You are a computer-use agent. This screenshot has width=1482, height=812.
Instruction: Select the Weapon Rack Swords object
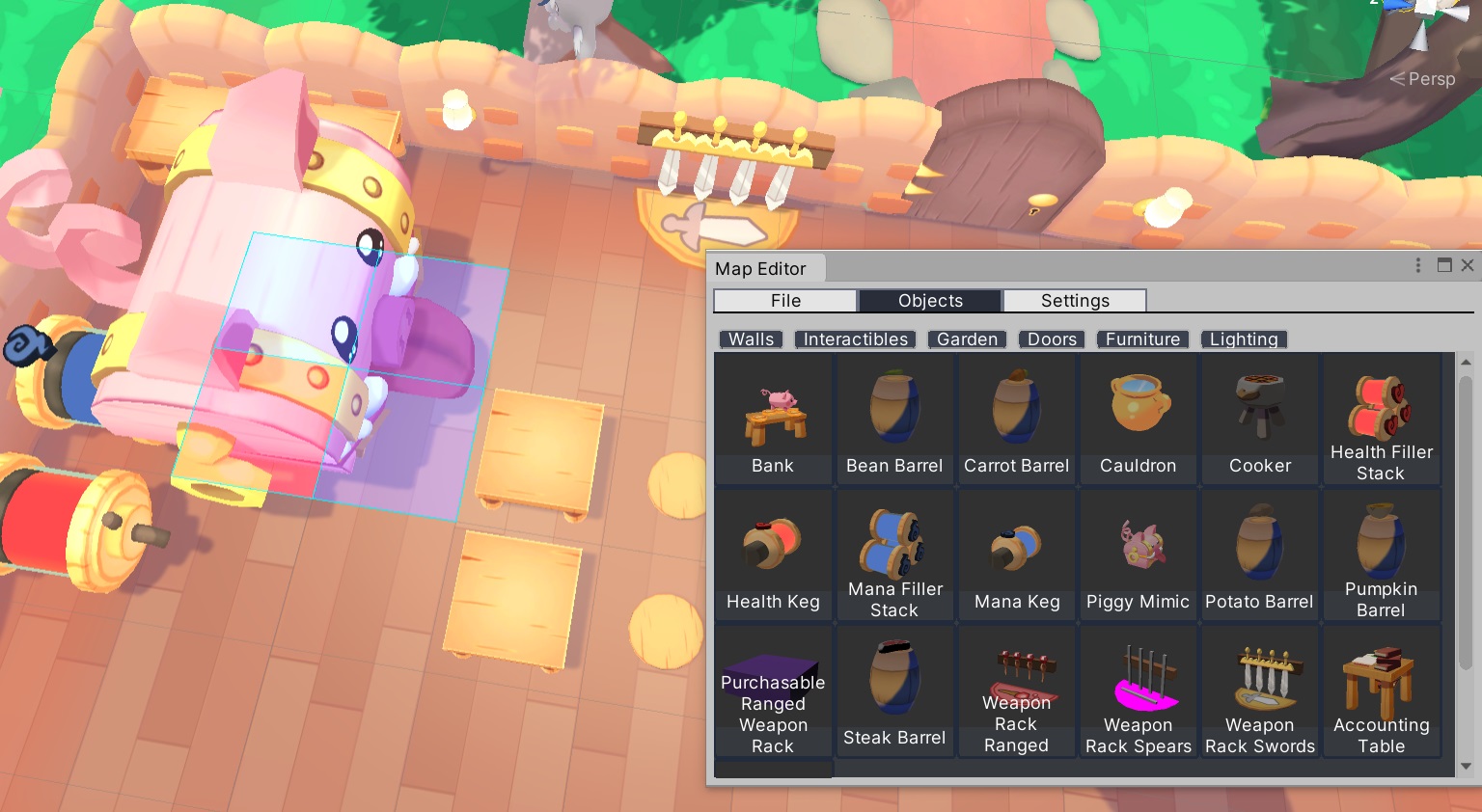click(x=1260, y=691)
